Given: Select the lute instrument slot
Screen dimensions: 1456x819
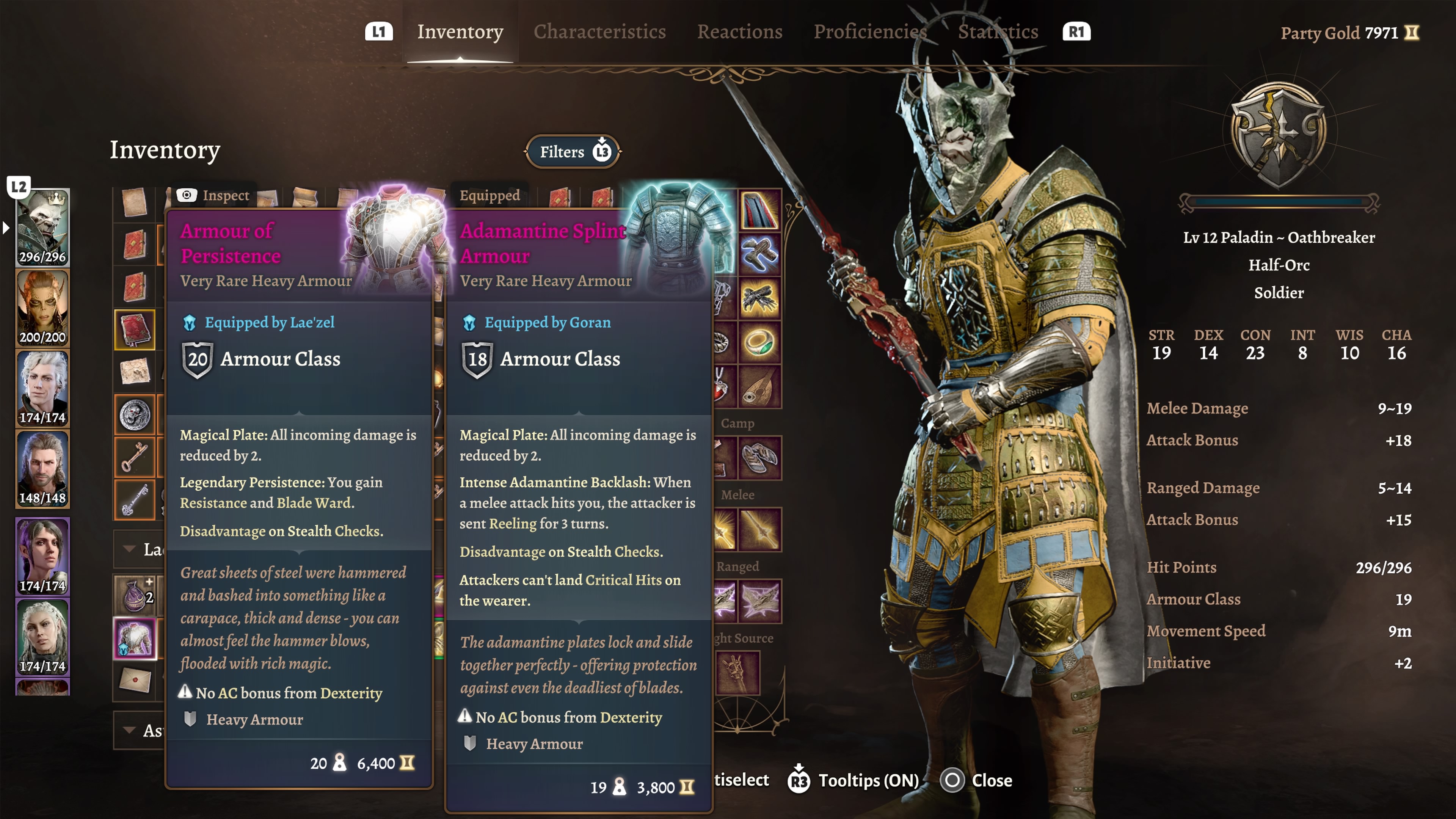Looking at the screenshot, I should click(759, 386).
